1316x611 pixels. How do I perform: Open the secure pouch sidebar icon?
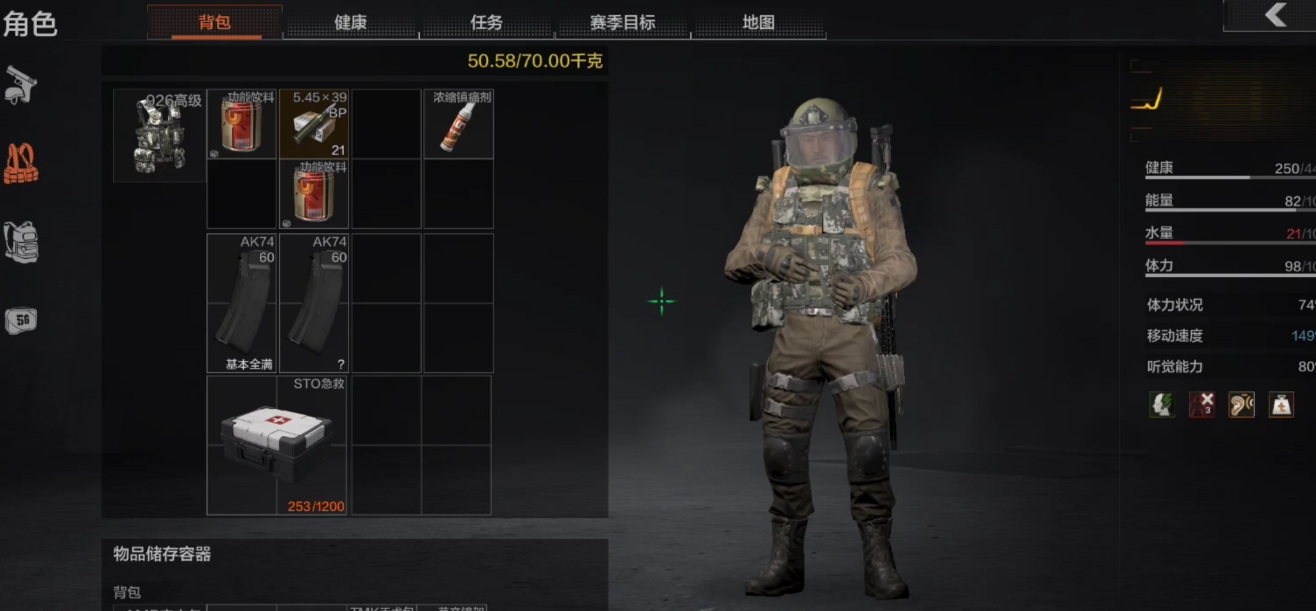pyautogui.click(x=20, y=320)
